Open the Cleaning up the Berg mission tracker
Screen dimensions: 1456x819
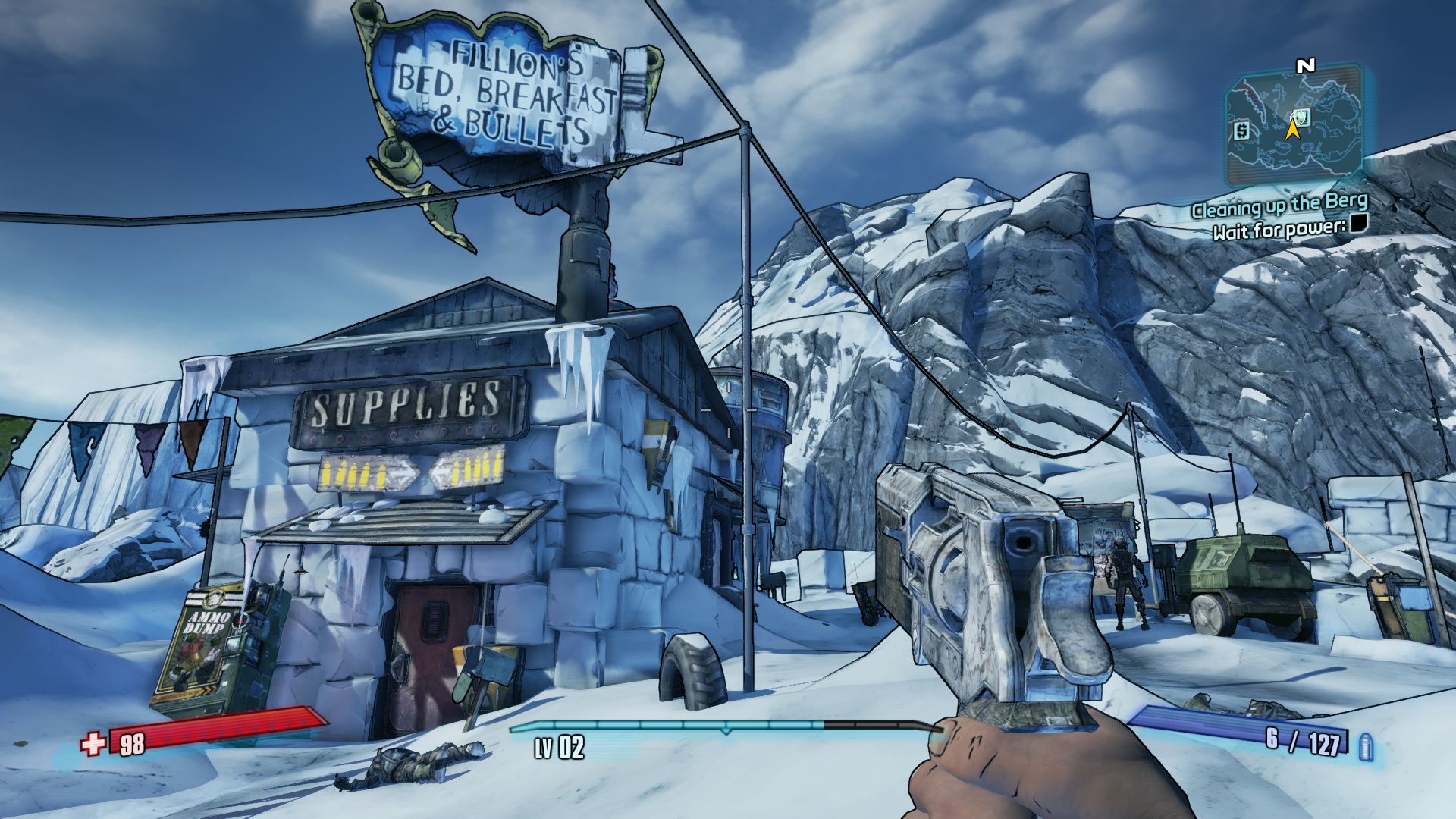click(x=1279, y=205)
